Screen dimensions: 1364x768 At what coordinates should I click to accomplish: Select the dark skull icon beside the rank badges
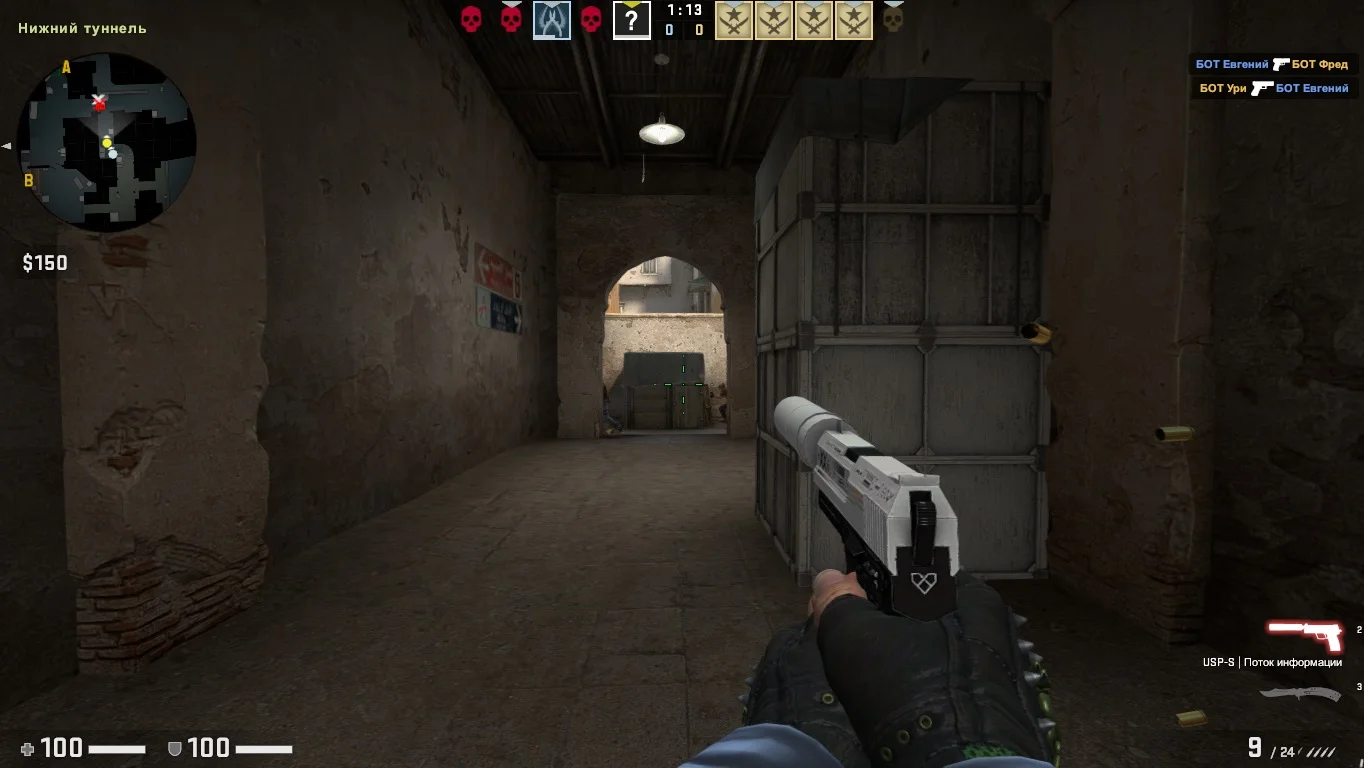point(893,19)
